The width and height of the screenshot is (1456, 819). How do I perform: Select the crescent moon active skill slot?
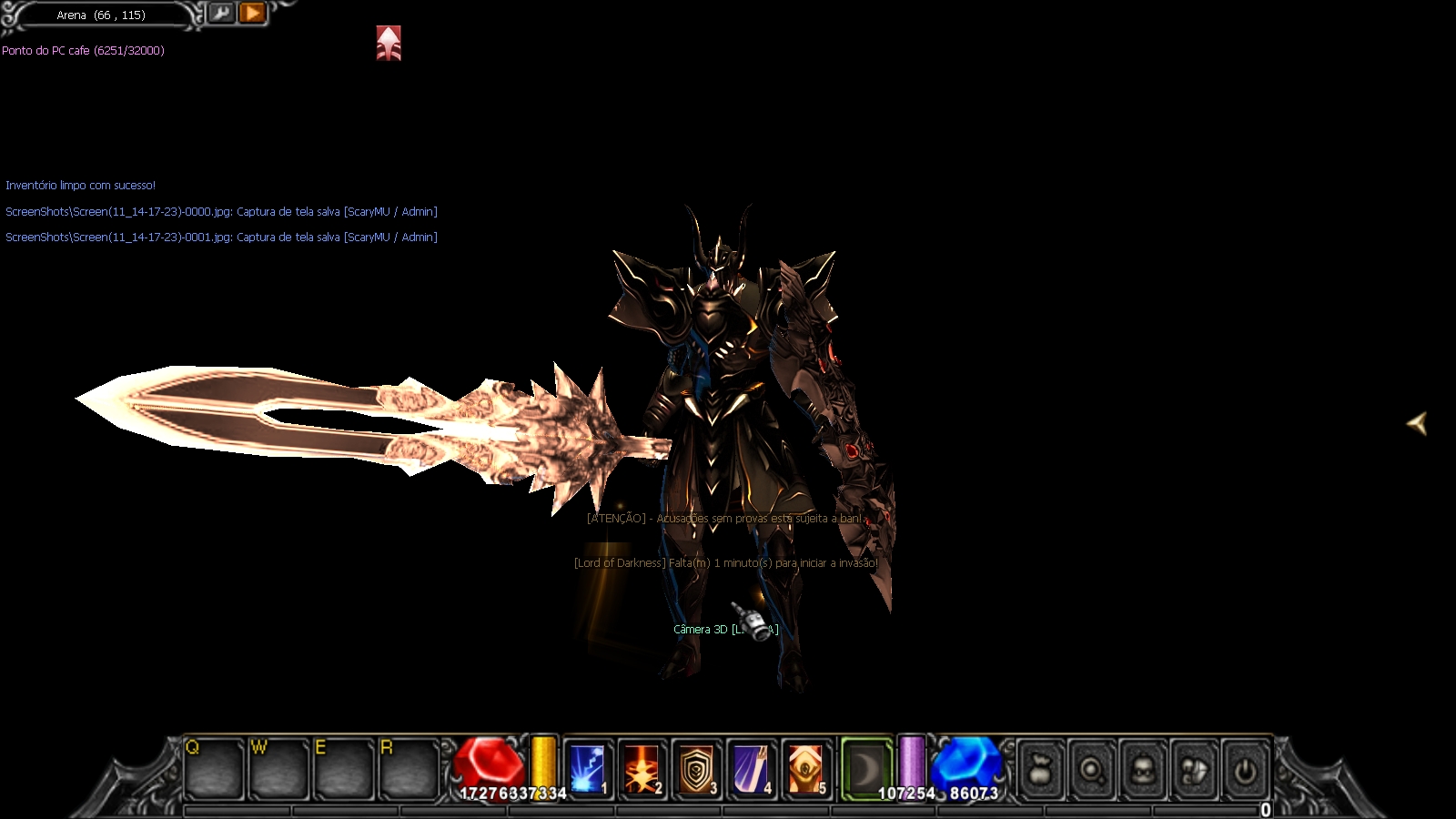pos(865,769)
